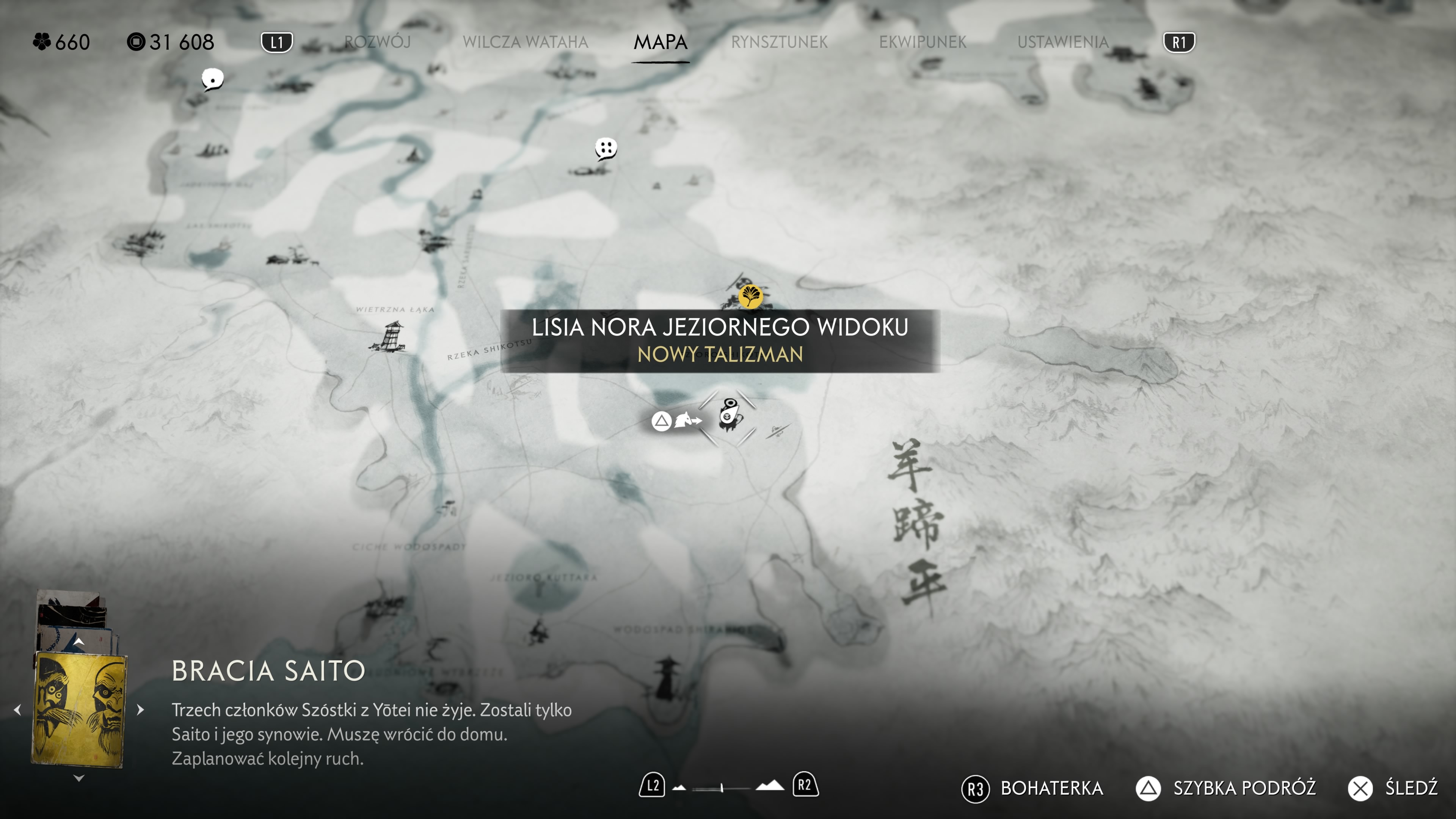This screenshot has width=1456, height=819.
Task: Open the Wilcza Wataha tab
Action: 525,42
